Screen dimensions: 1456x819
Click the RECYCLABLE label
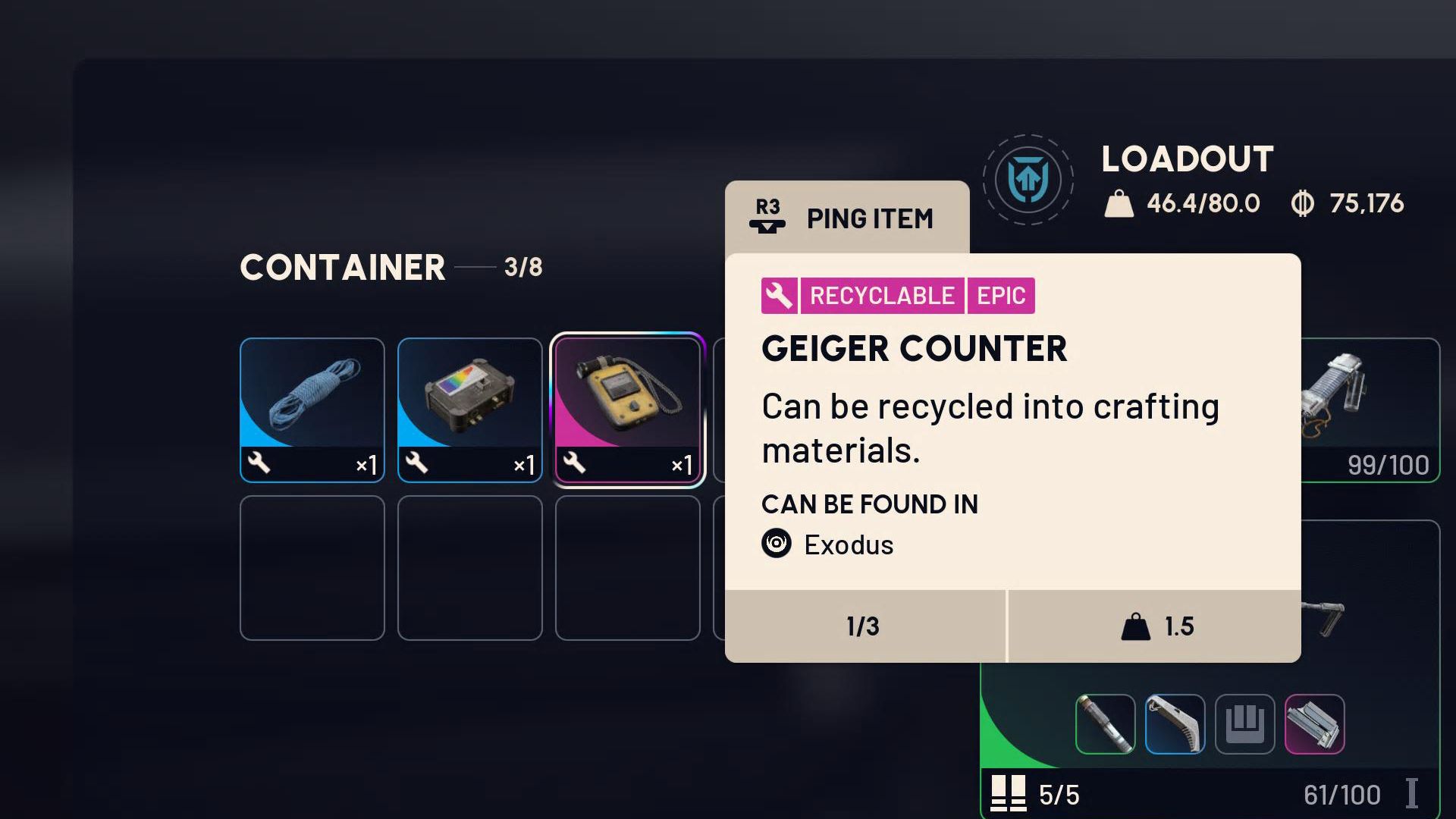pos(881,296)
